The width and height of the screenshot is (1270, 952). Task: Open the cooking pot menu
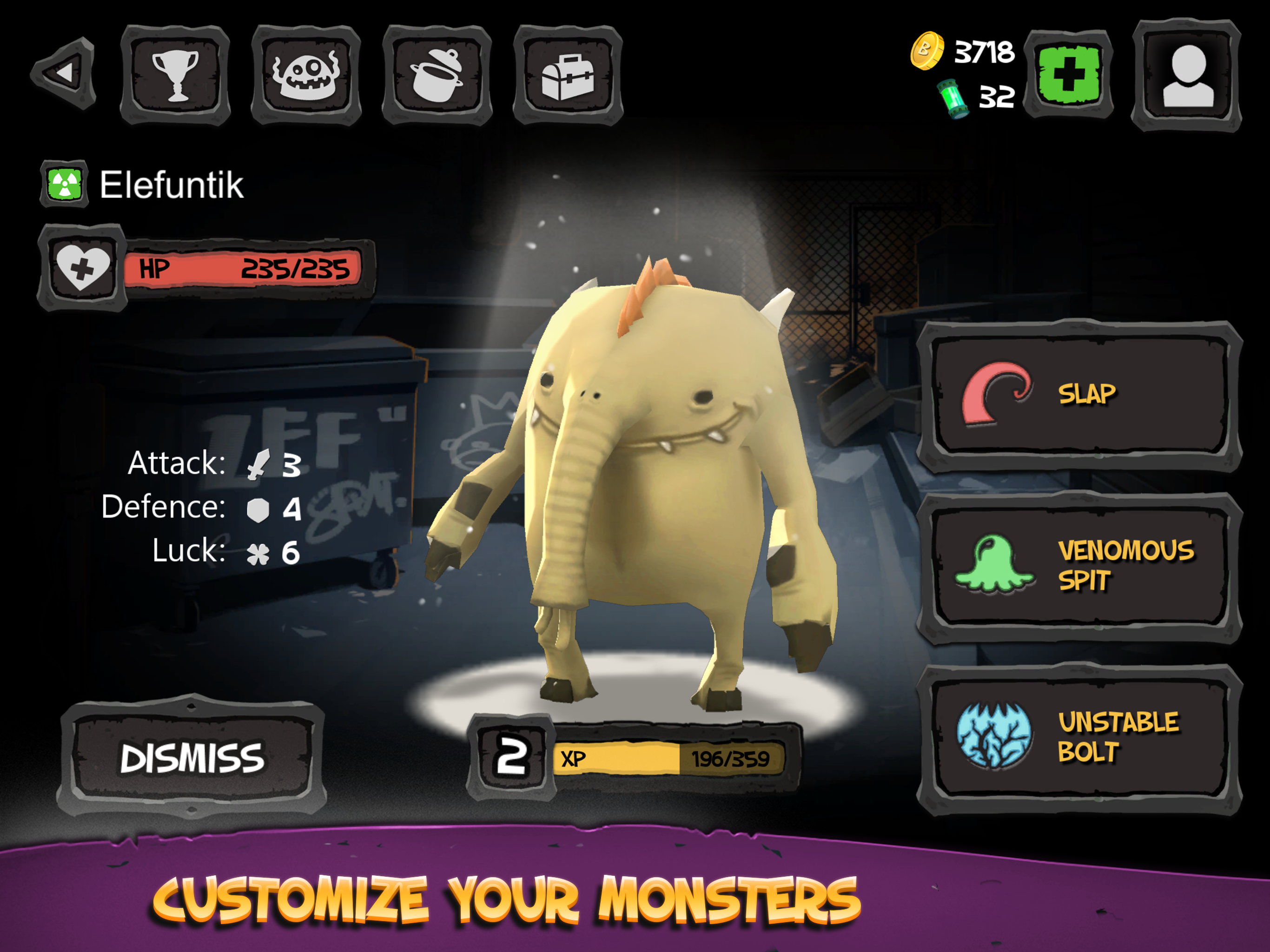point(437,75)
